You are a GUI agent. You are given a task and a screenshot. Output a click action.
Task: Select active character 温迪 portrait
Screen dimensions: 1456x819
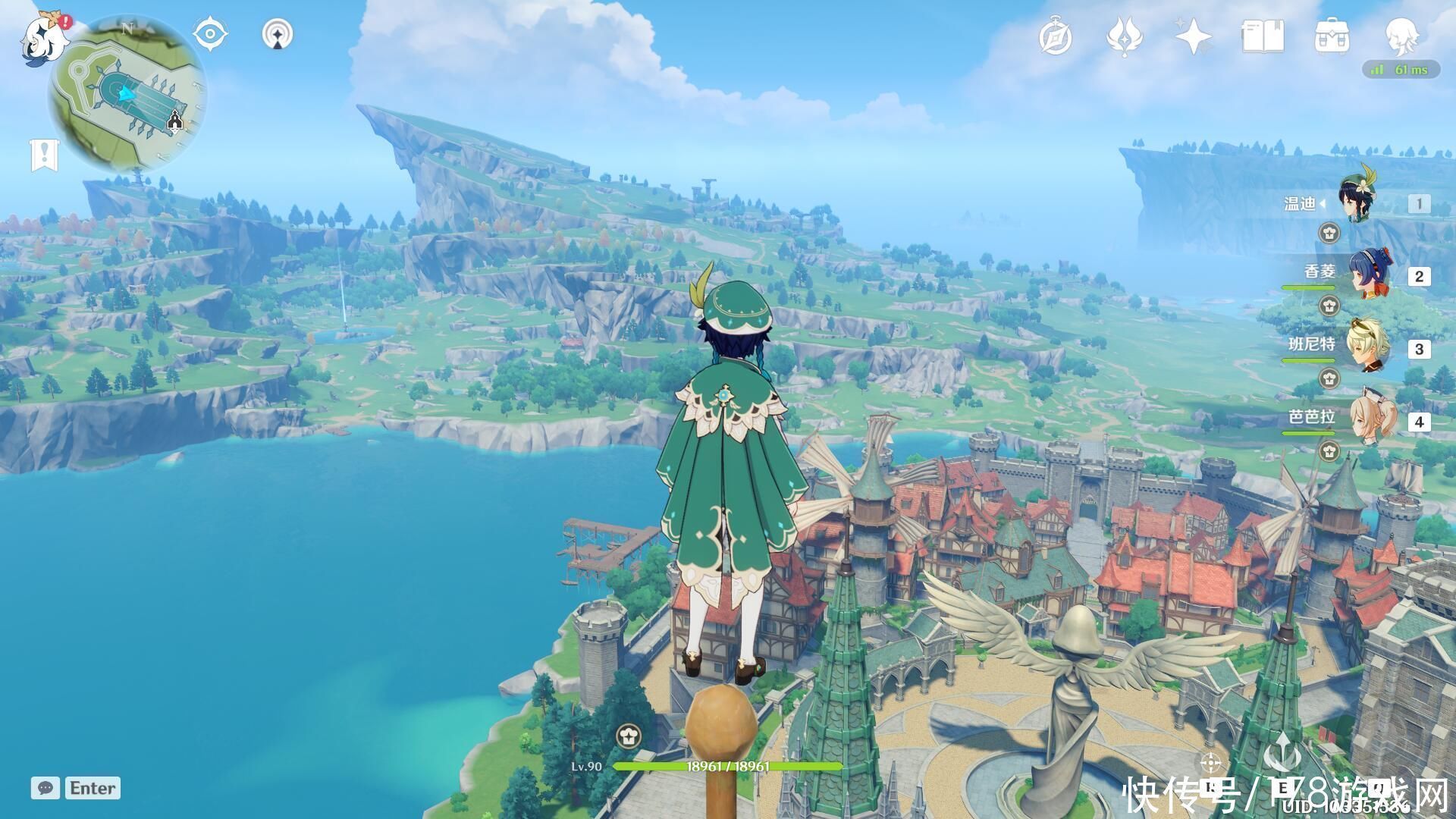click(x=1363, y=200)
